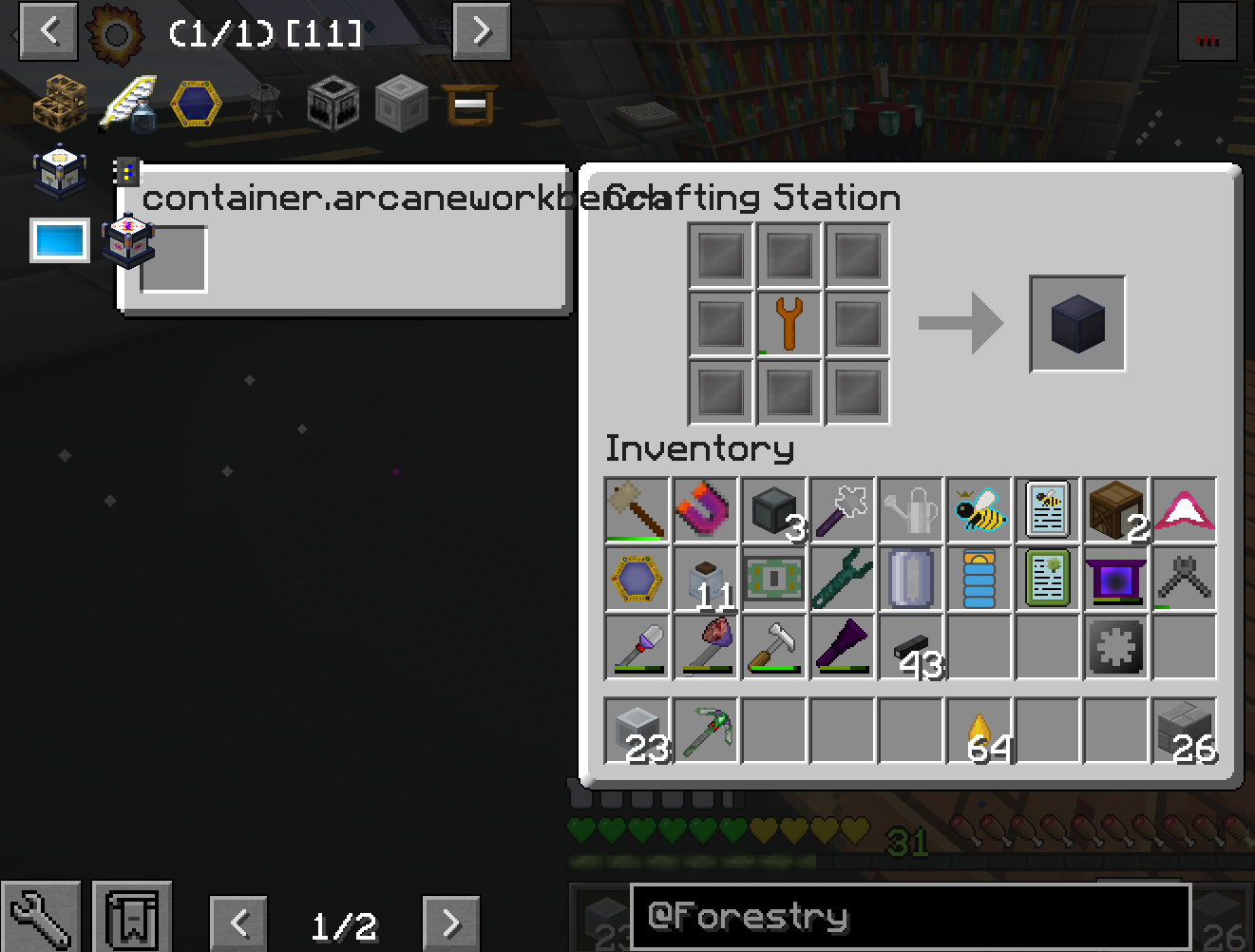This screenshot has height=952, width=1255.
Task: Advance to page 2 with the right arrow
Action: click(x=450, y=922)
